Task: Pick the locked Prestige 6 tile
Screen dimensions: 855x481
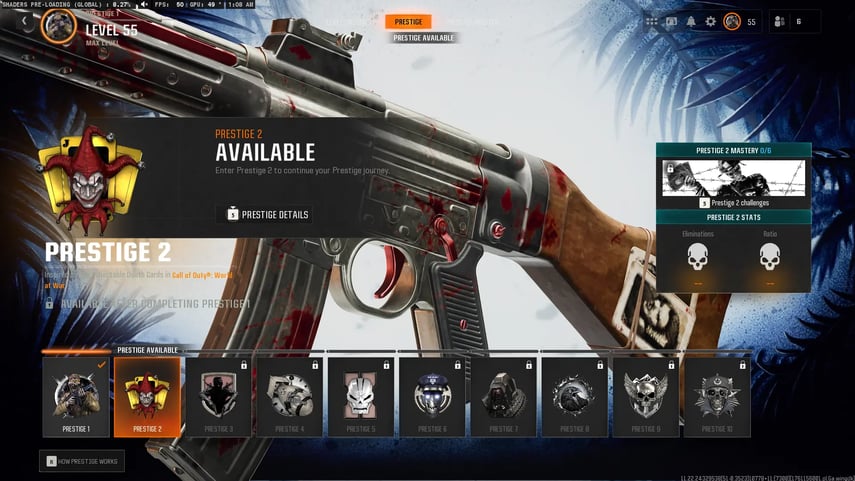Action: 432,397
